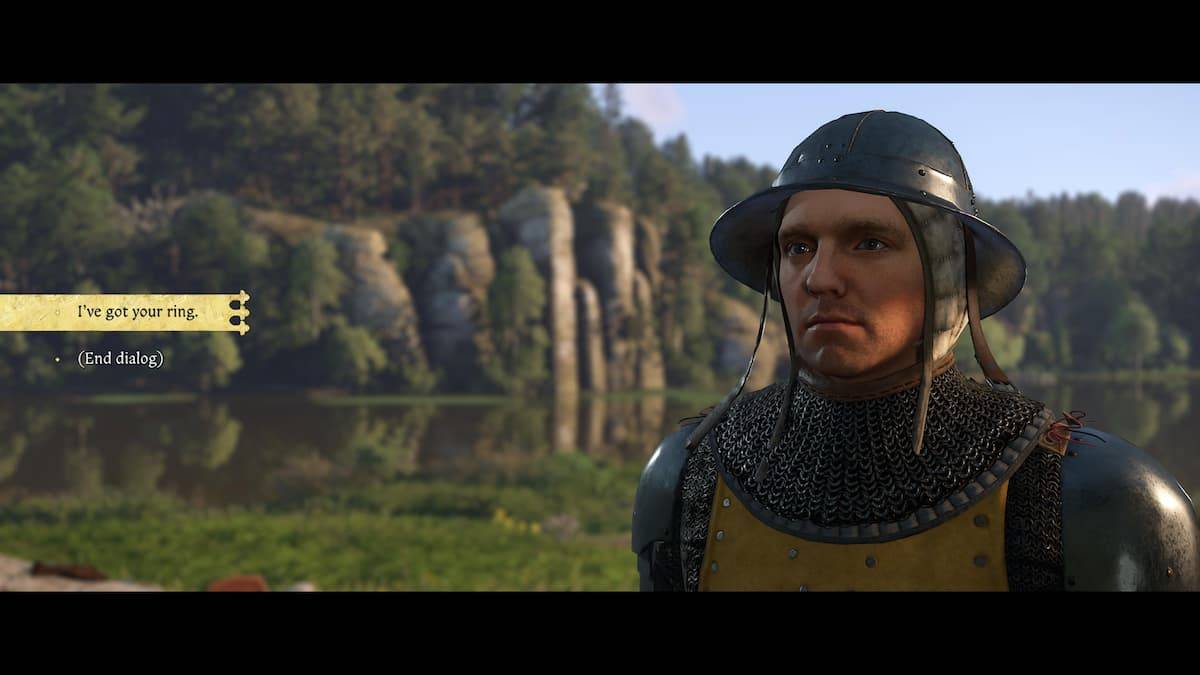Choose the "I've got your ring." reply
The image size is (1200, 675).
pos(137,312)
